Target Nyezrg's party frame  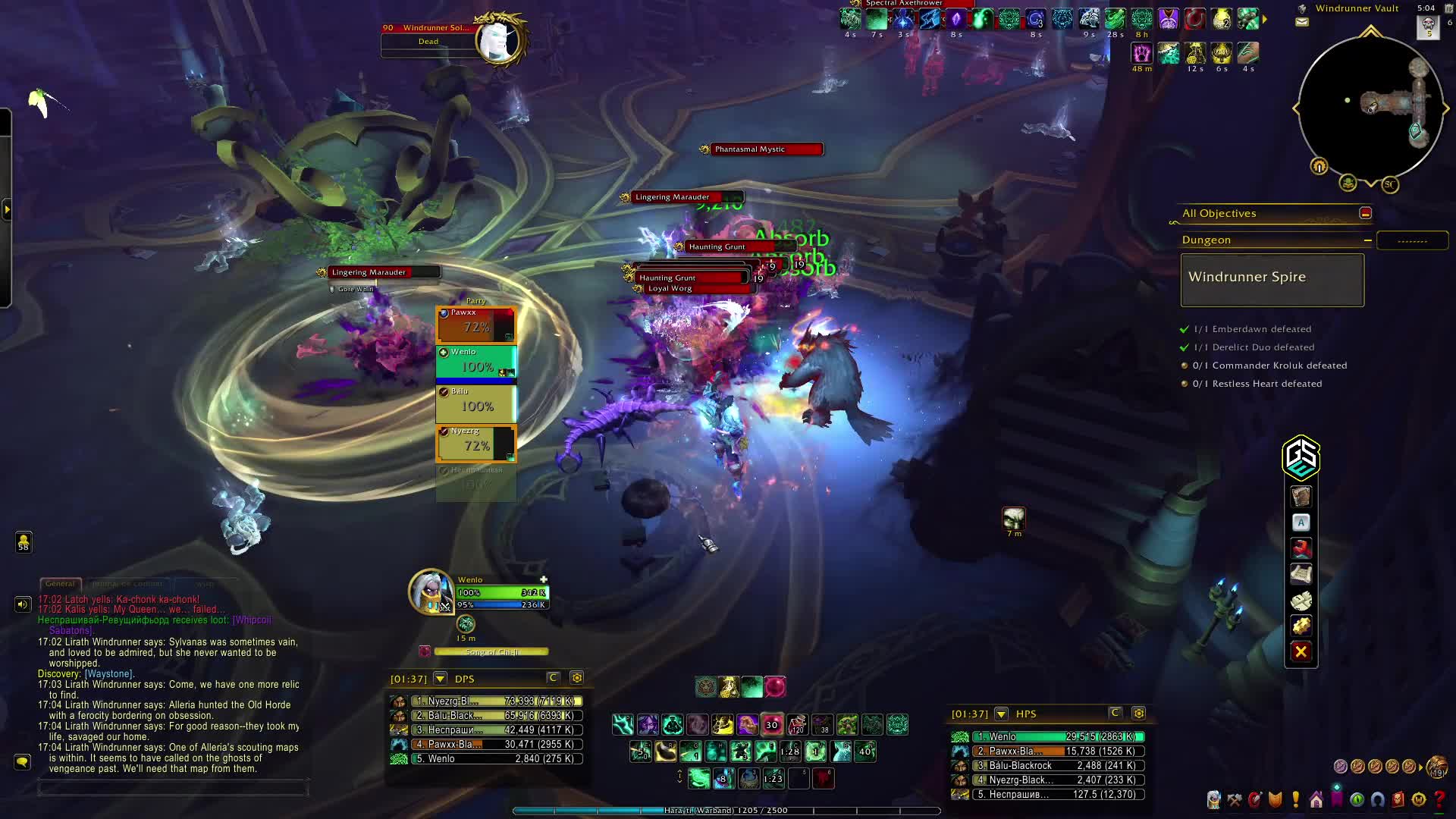(476, 443)
